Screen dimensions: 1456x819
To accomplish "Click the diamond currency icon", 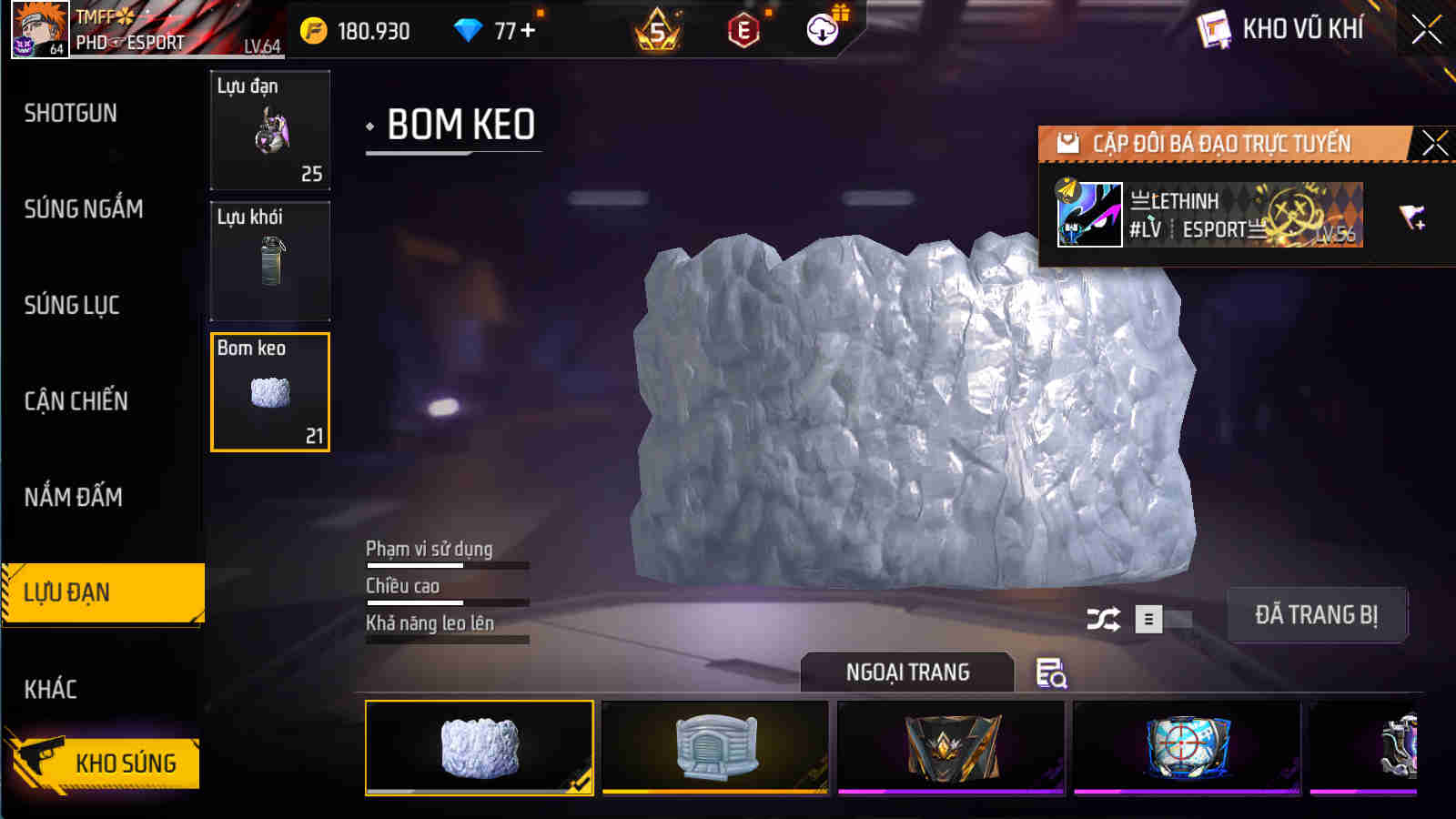I will (467, 28).
